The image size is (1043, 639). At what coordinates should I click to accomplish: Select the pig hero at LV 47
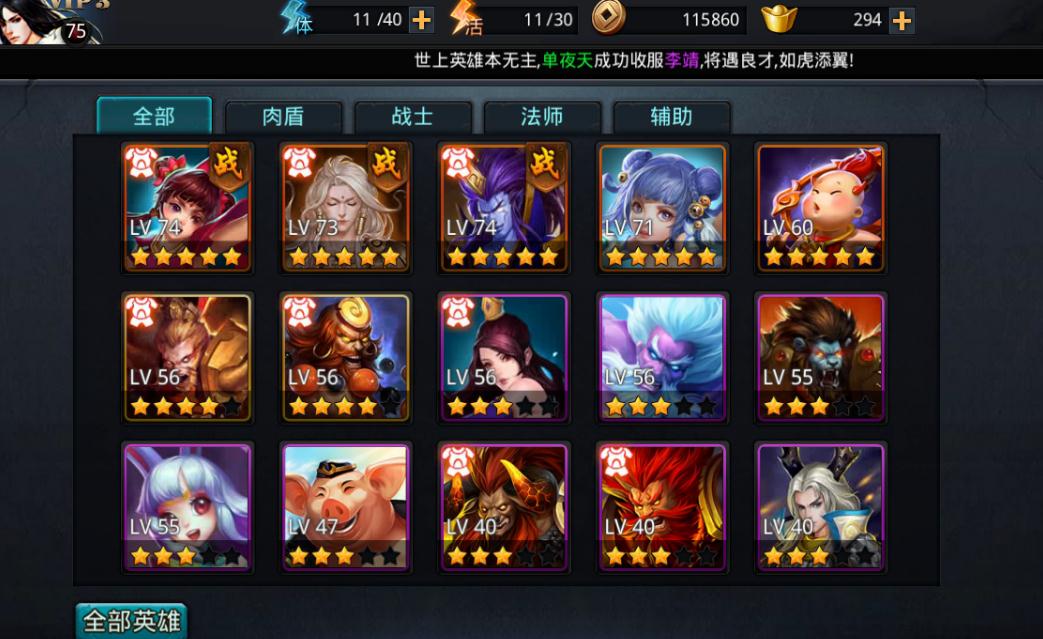click(x=346, y=506)
